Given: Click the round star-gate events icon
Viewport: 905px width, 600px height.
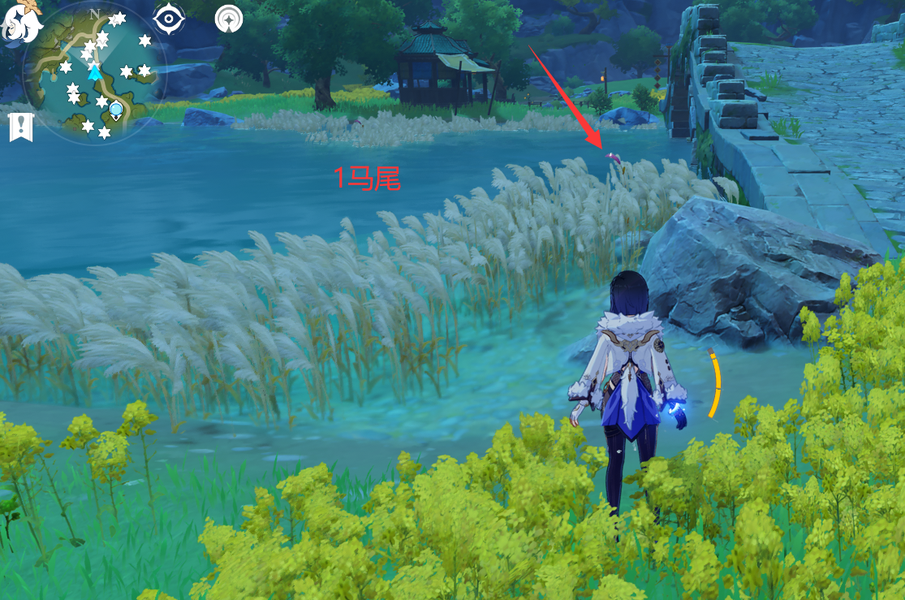Looking at the screenshot, I should 229,18.
